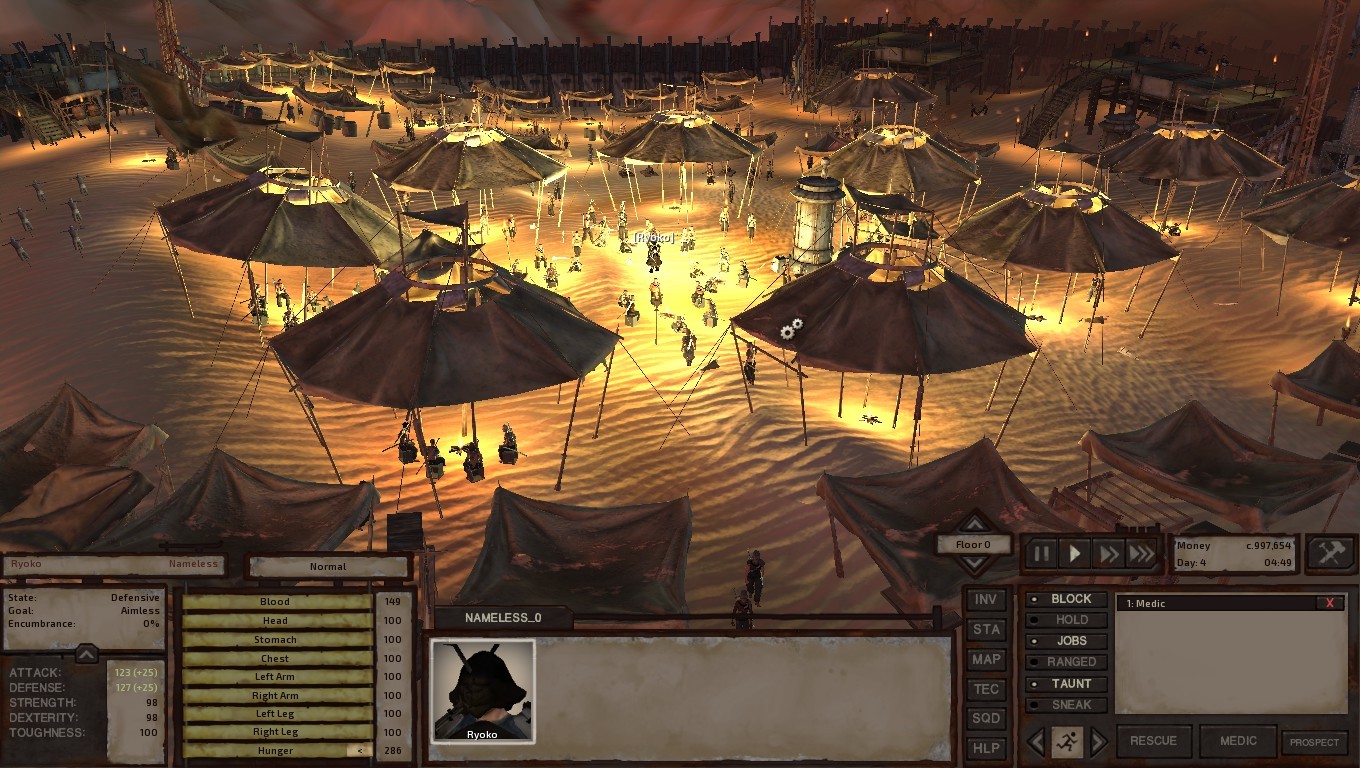
Task: Toggle HOLD position mode
Action: point(1067,620)
